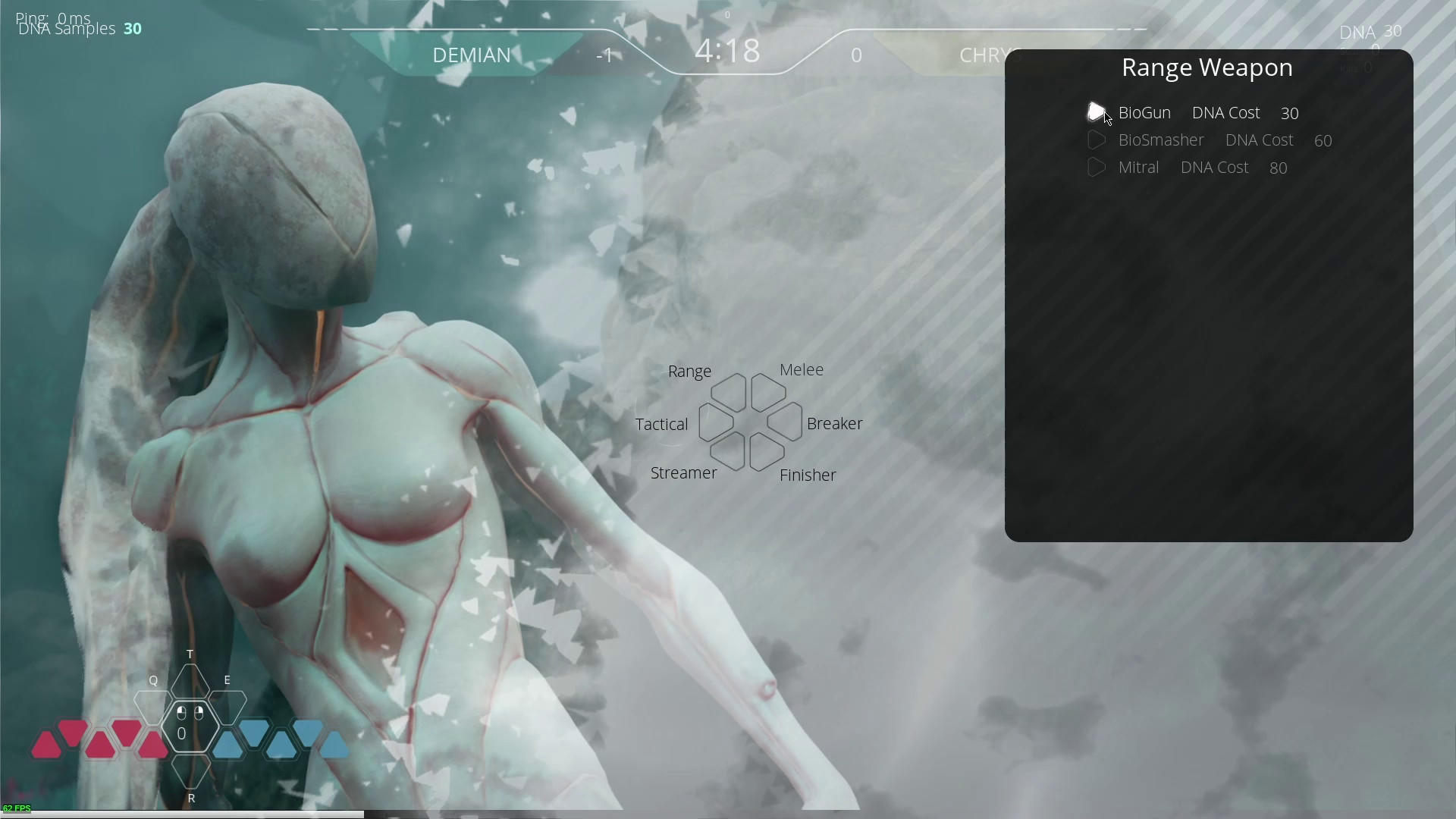Open the Melee weapon category
This screenshot has height=819, width=1456.
coord(767,391)
